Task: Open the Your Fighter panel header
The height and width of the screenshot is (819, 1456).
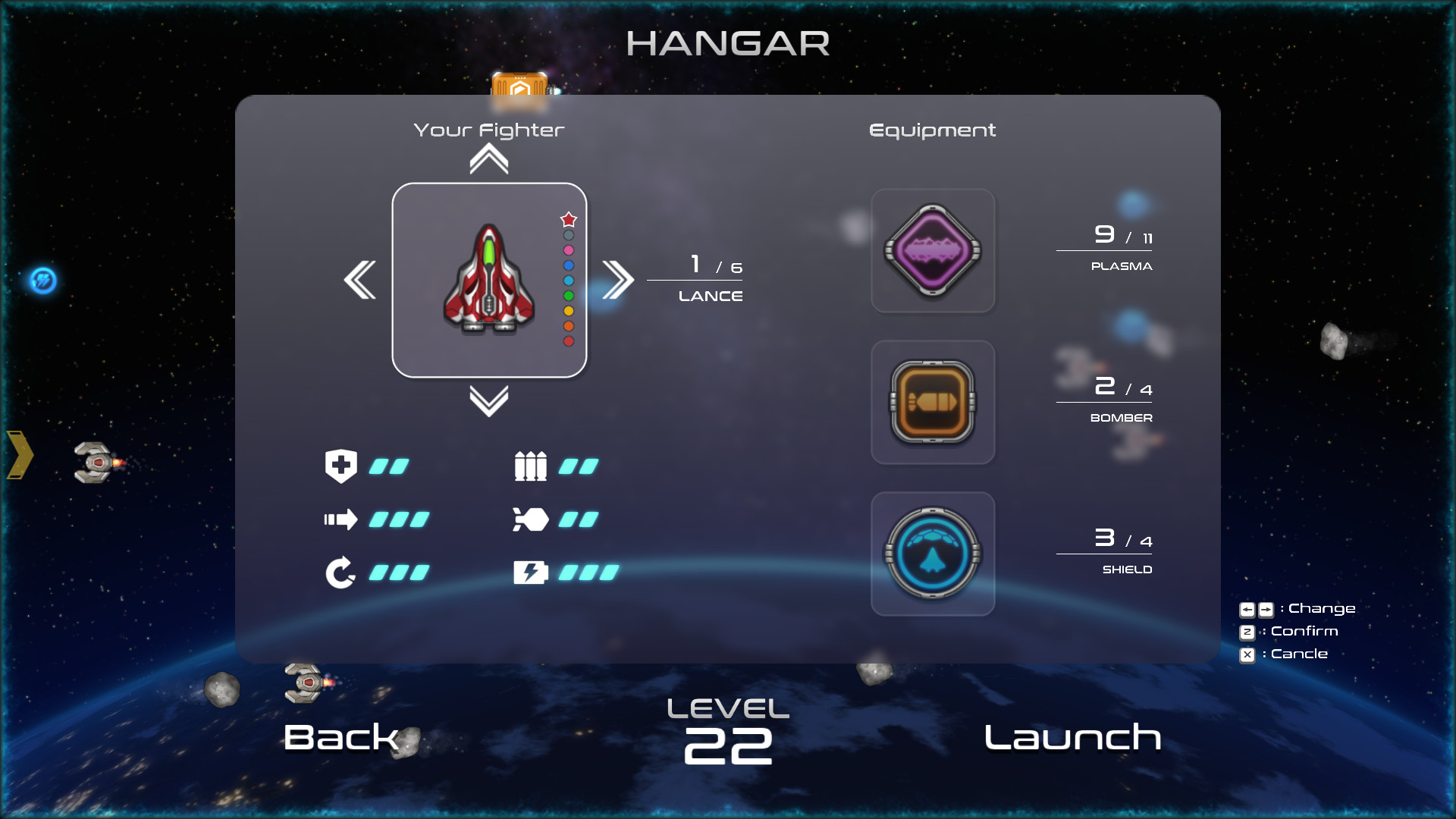Action: pyautogui.click(x=489, y=130)
